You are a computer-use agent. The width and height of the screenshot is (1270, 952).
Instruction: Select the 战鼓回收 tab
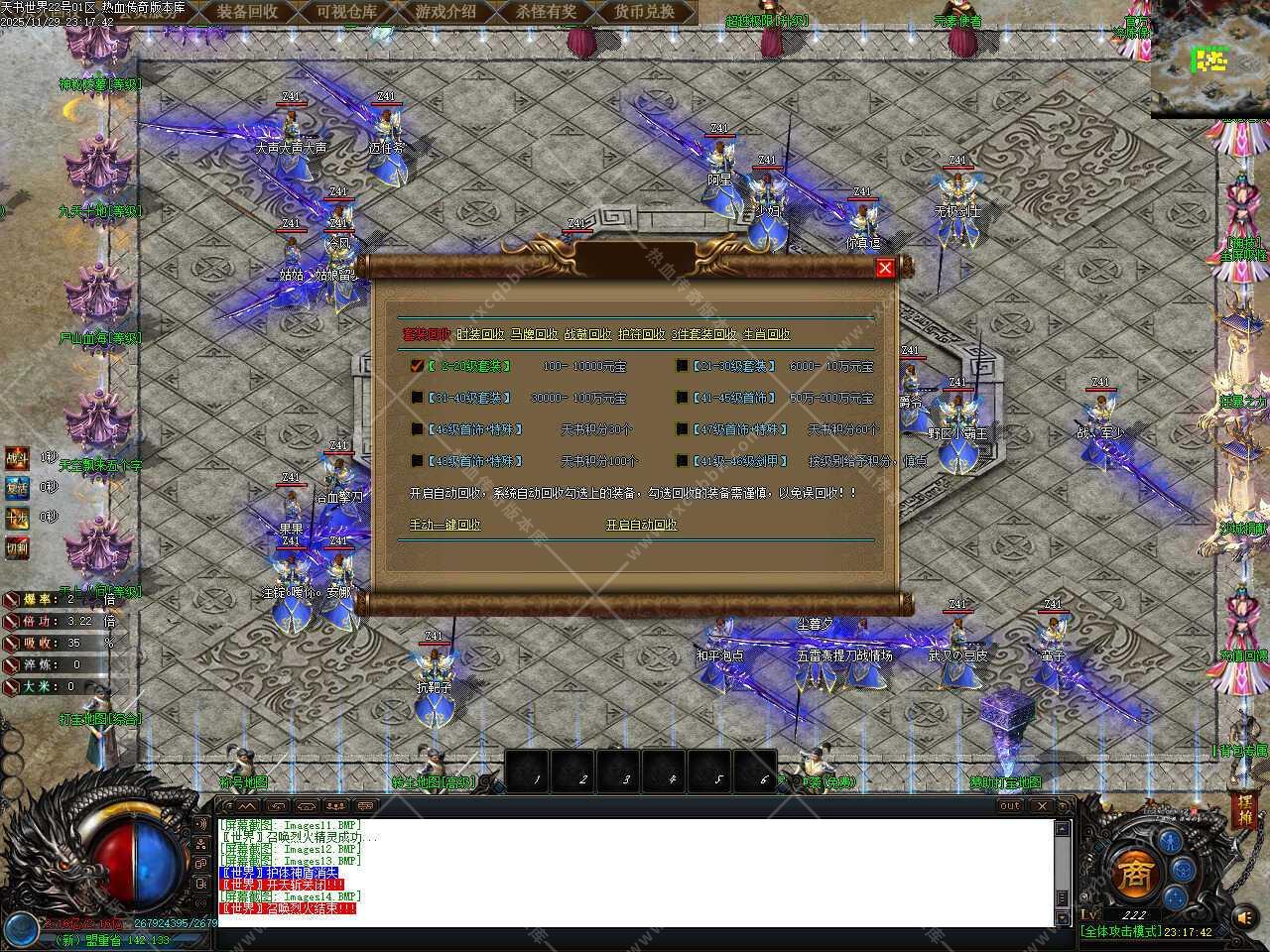pyautogui.click(x=587, y=334)
